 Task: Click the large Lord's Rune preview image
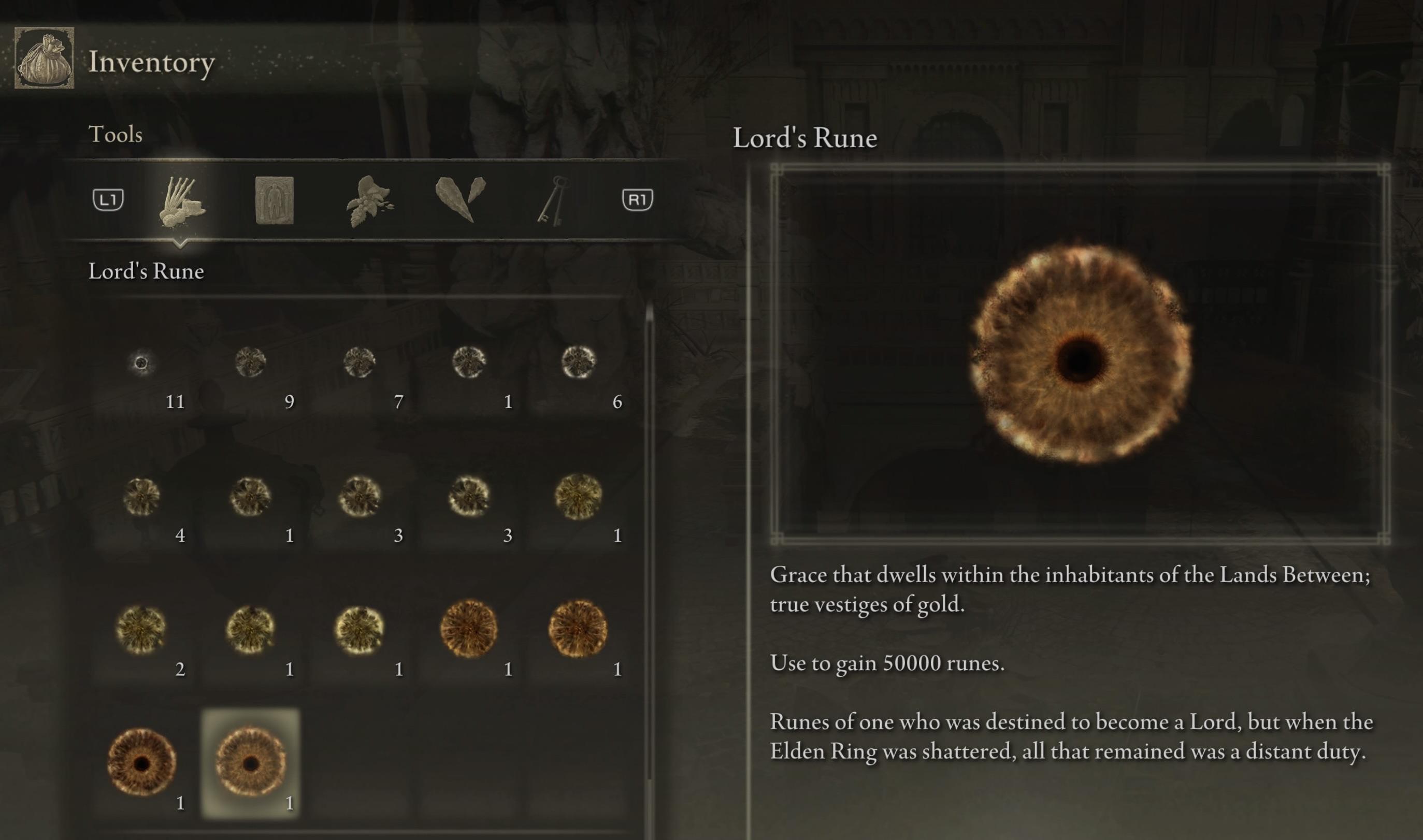pyautogui.click(x=1081, y=354)
